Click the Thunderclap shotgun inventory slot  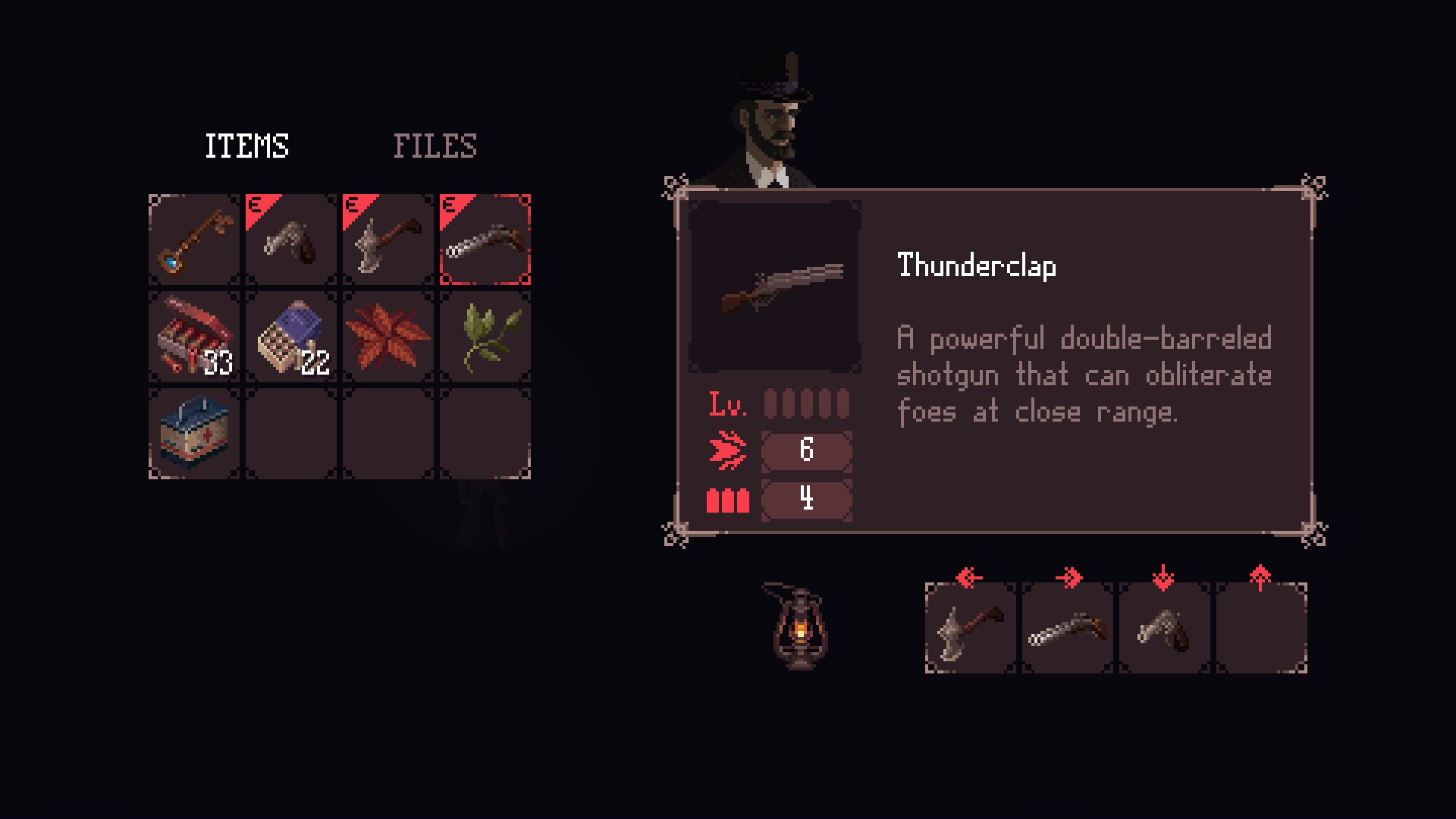point(485,240)
